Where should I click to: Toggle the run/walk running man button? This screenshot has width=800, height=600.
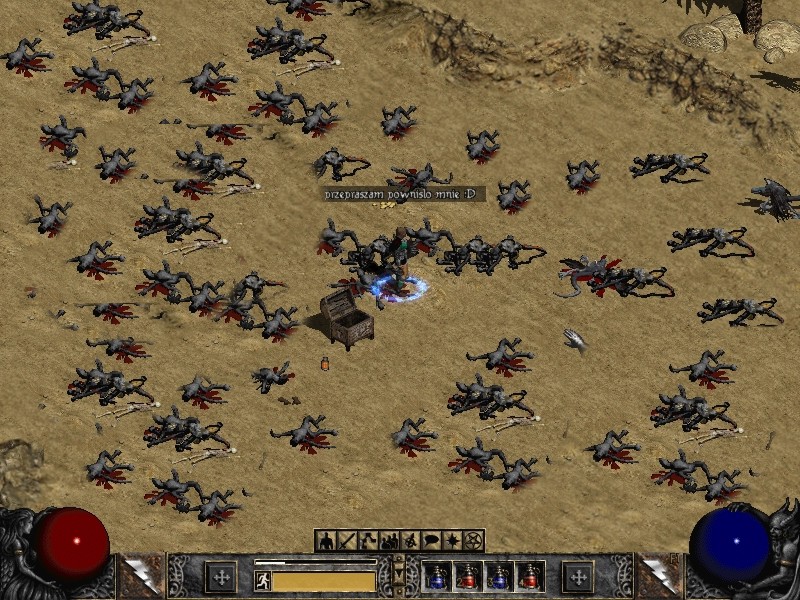point(263,580)
